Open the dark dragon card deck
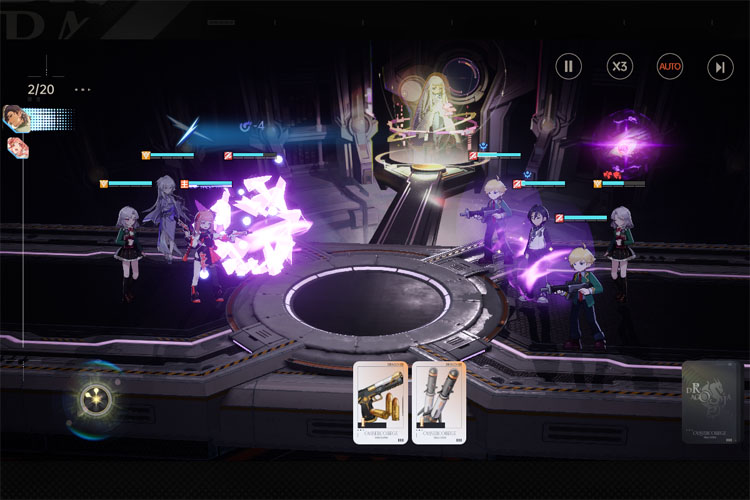The width and height of the screenshot is (750, 500). tap(712, 400)
